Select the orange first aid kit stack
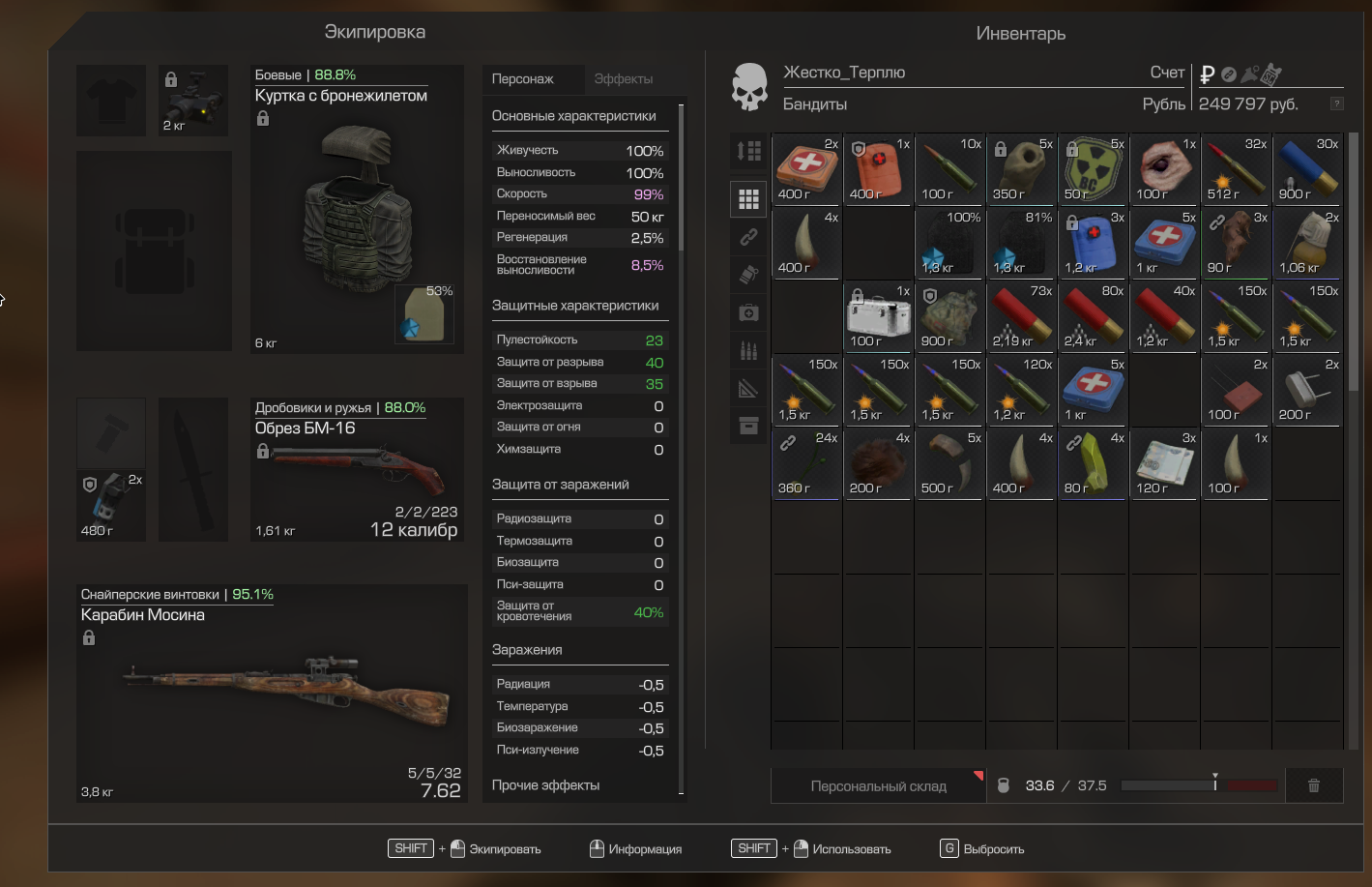Screen dimensions: 1372x887 tap(806, 169)
